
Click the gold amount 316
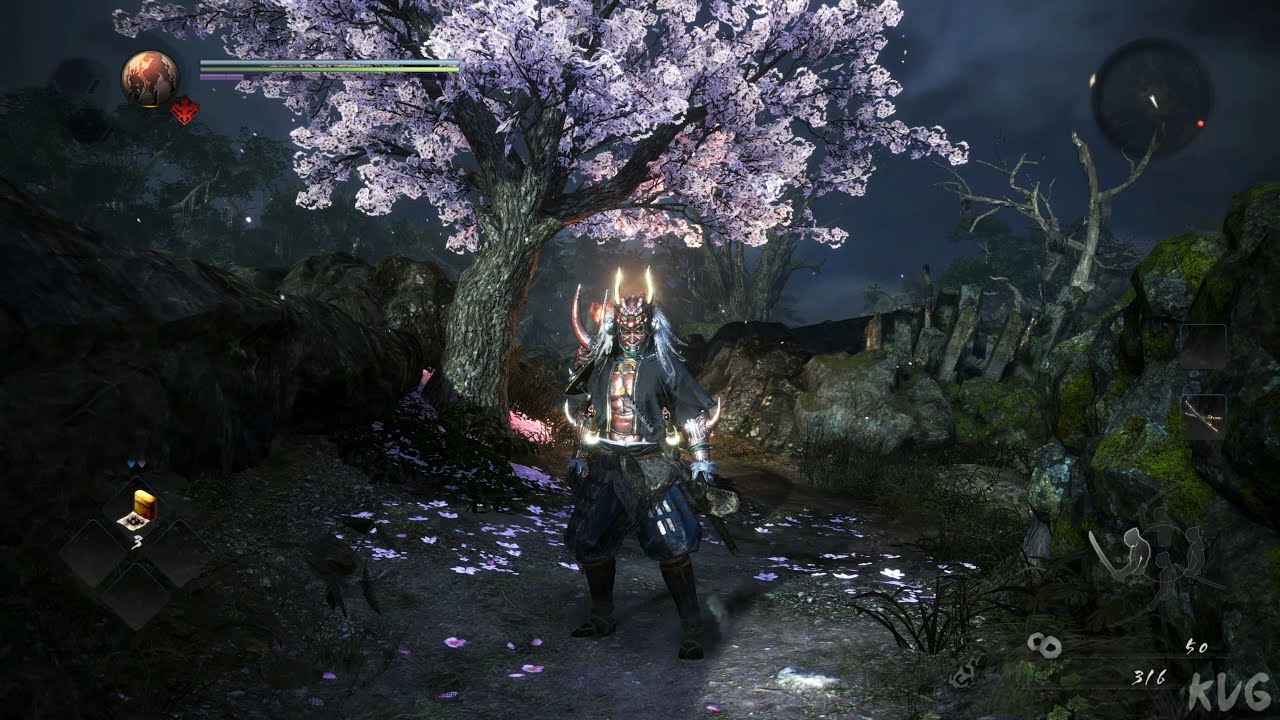click(x=1150, y=677)
